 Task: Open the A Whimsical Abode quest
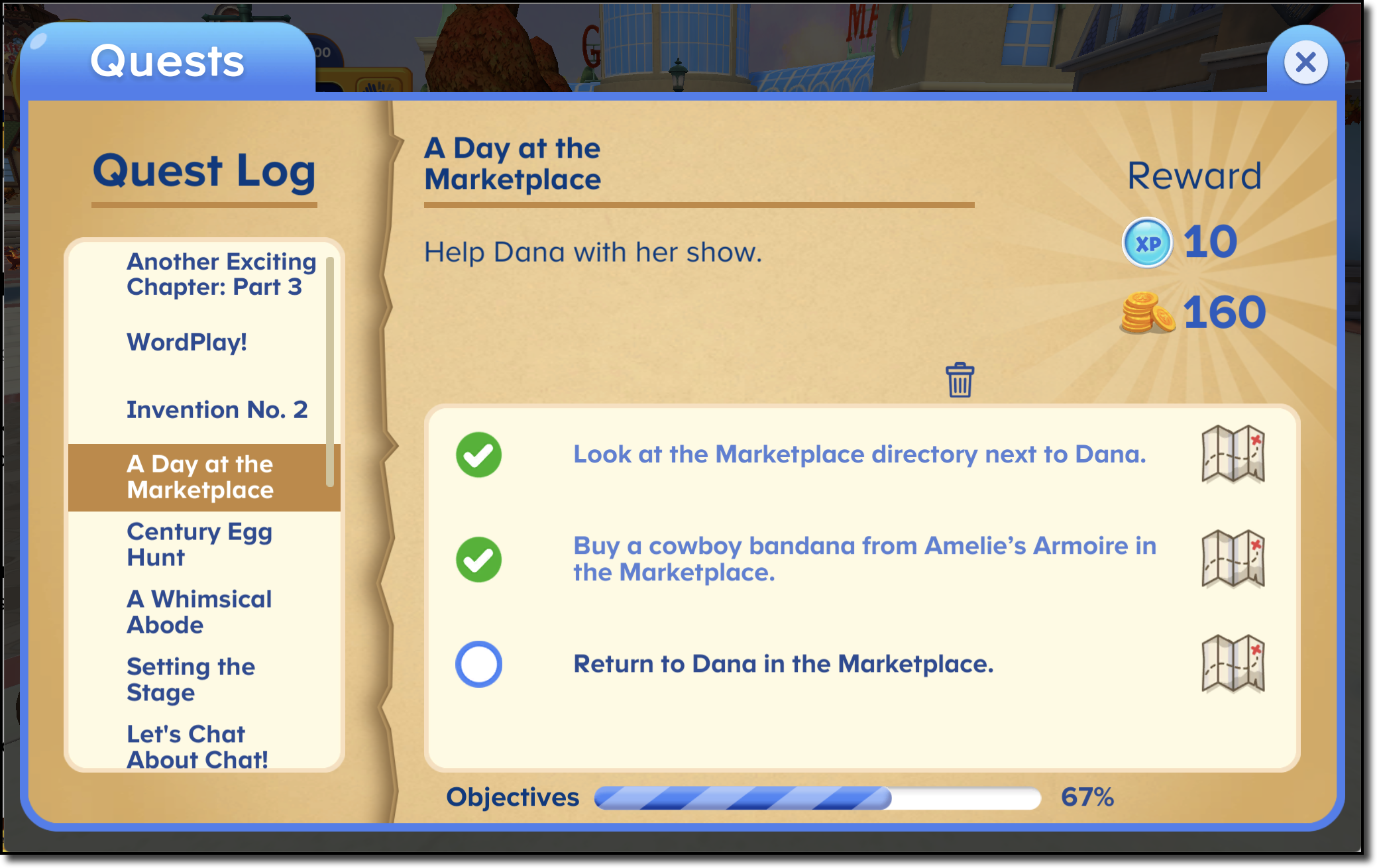click(x=199, y=612)
